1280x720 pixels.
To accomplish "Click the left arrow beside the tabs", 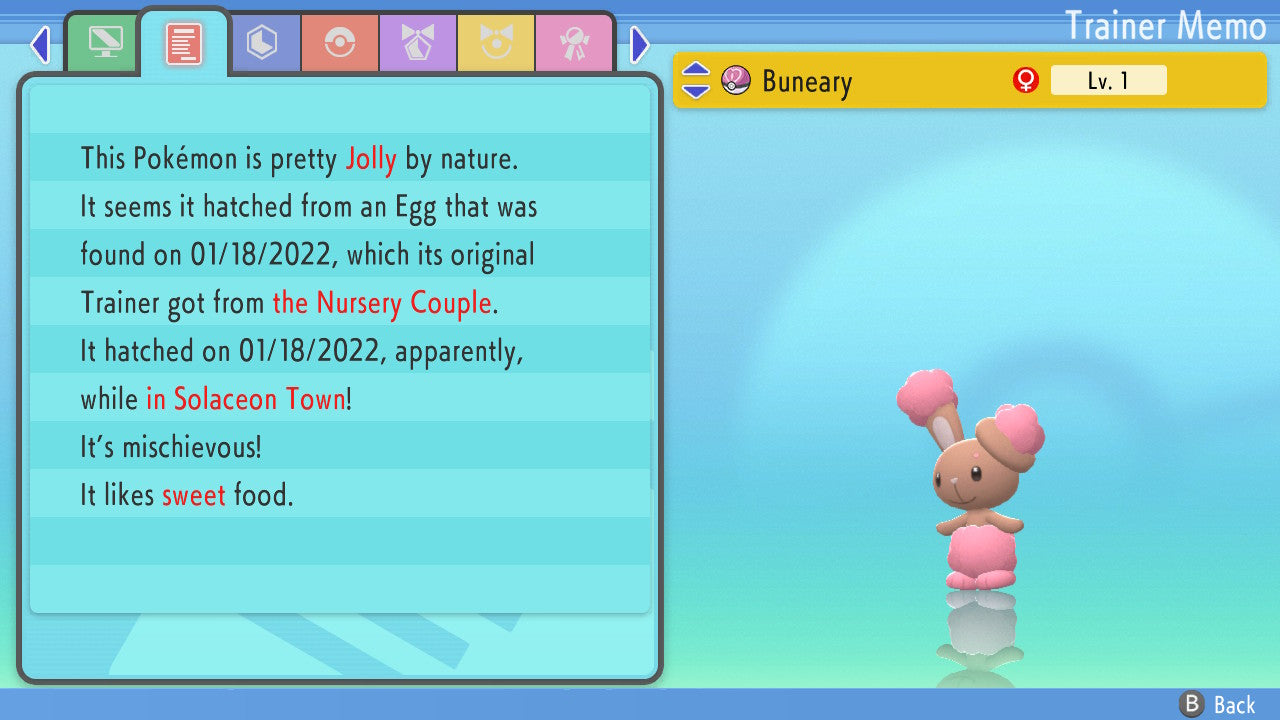I will point(40,45).
